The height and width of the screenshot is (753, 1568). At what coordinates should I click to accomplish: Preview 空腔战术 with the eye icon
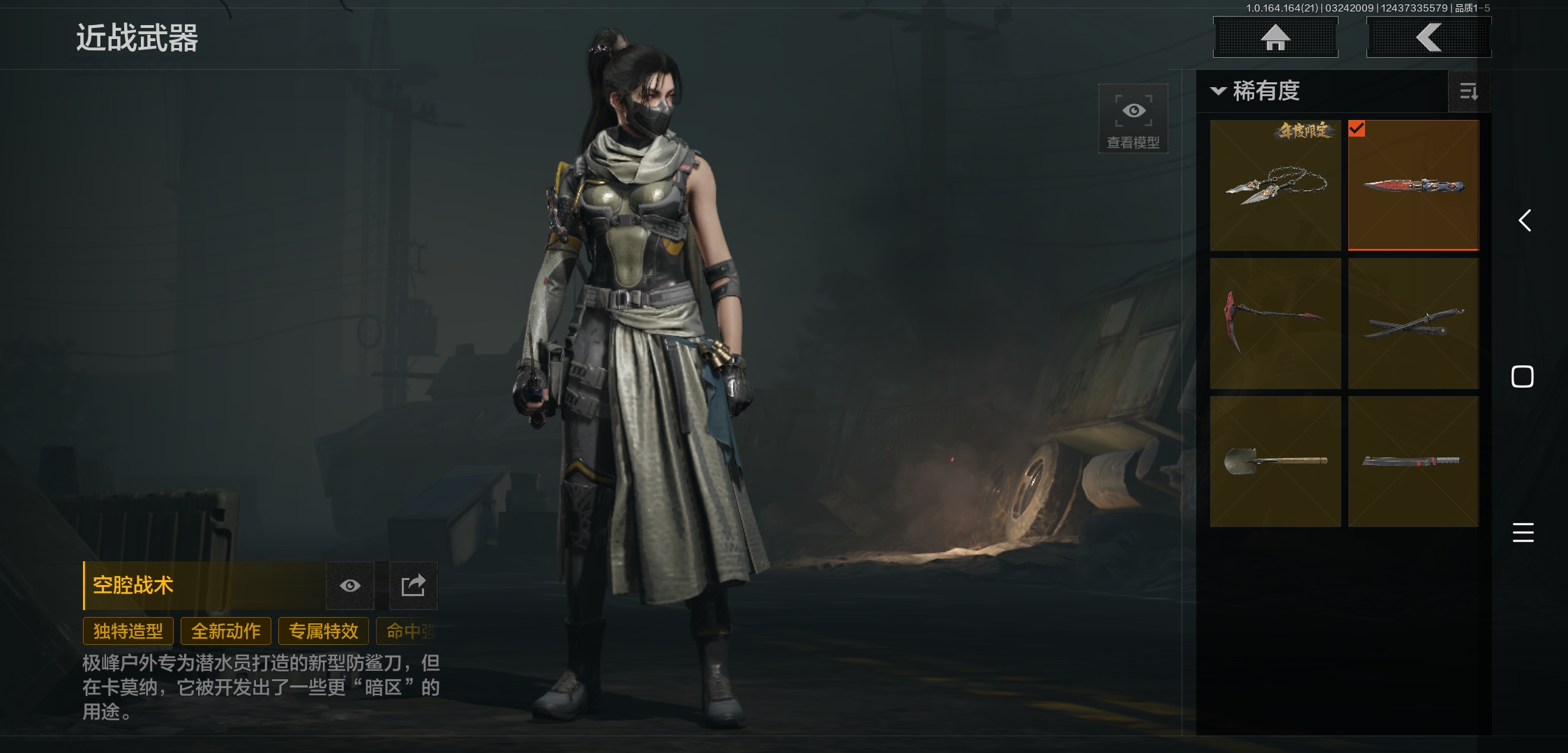(350, 586)
